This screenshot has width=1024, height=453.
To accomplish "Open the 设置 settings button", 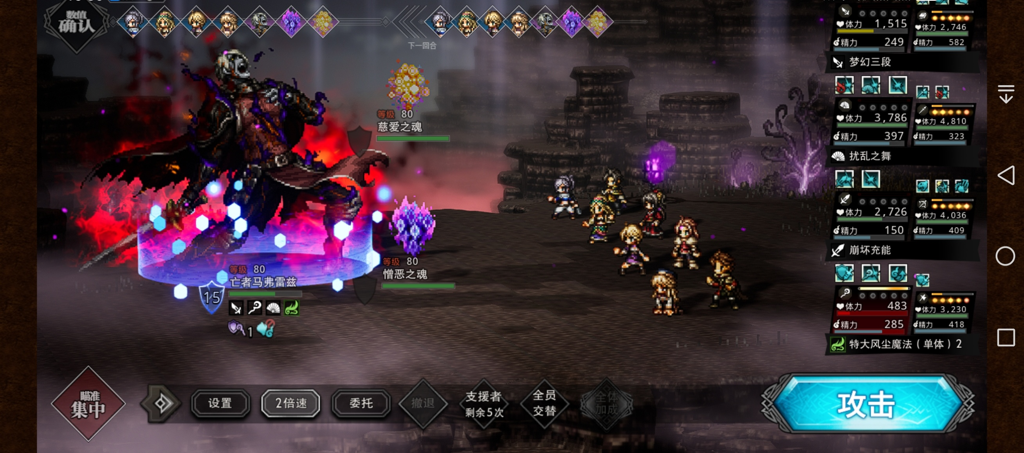I will pyautogui.click(x=220, y=403).
